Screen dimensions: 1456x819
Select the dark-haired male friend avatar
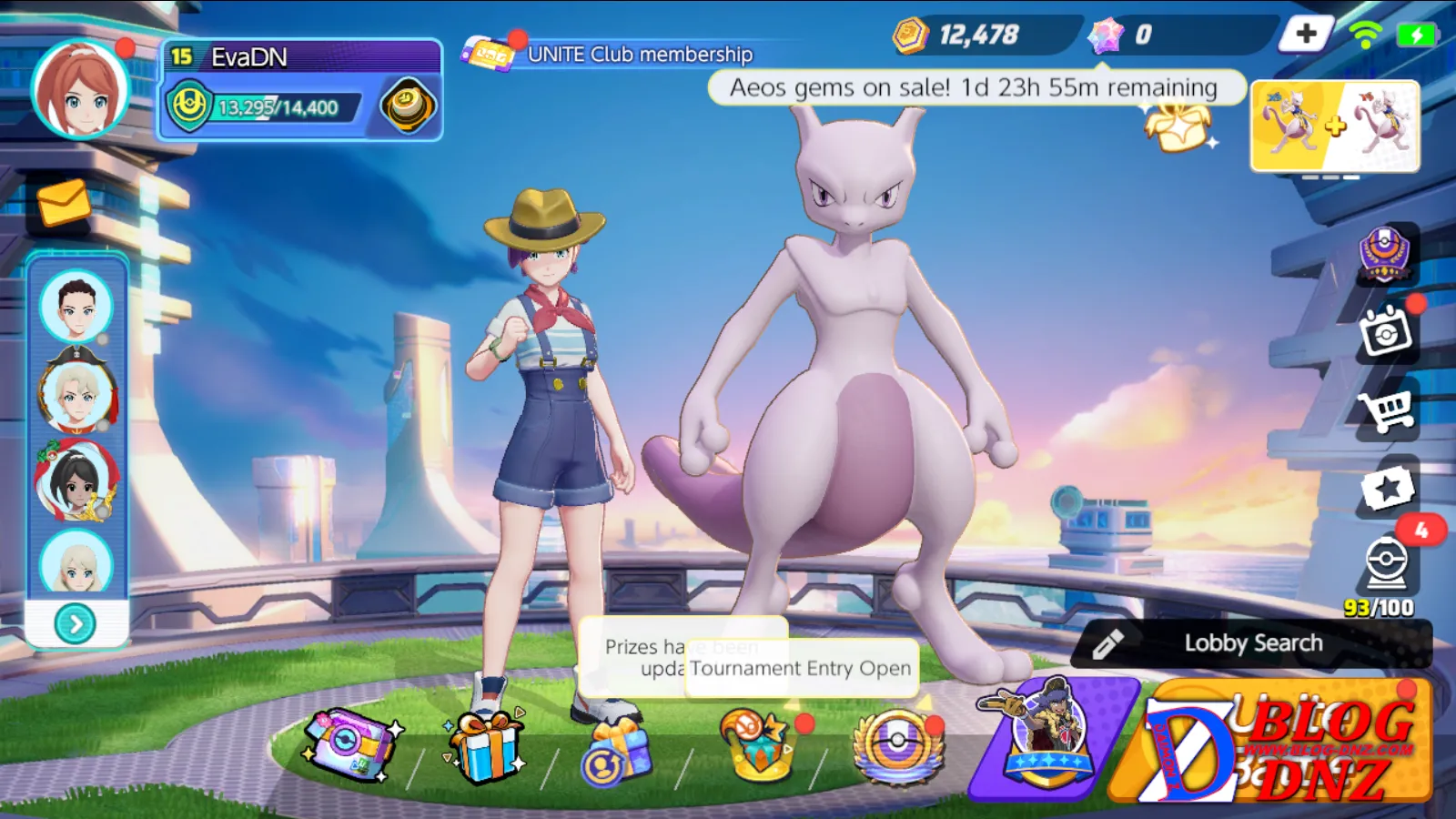[x=76, y=306]
